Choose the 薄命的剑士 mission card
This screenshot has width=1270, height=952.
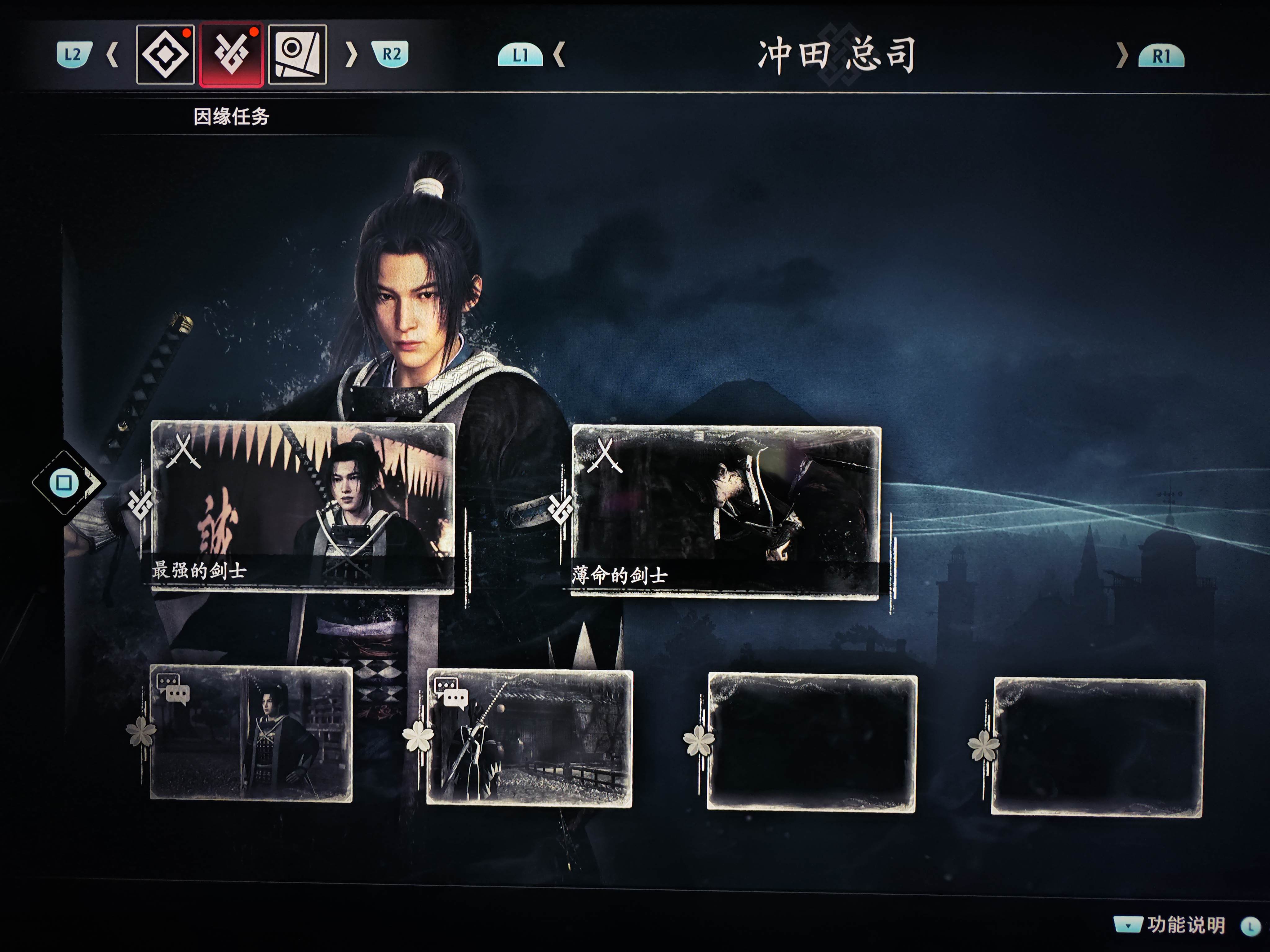pyautogui.click(x=726, y=511)
